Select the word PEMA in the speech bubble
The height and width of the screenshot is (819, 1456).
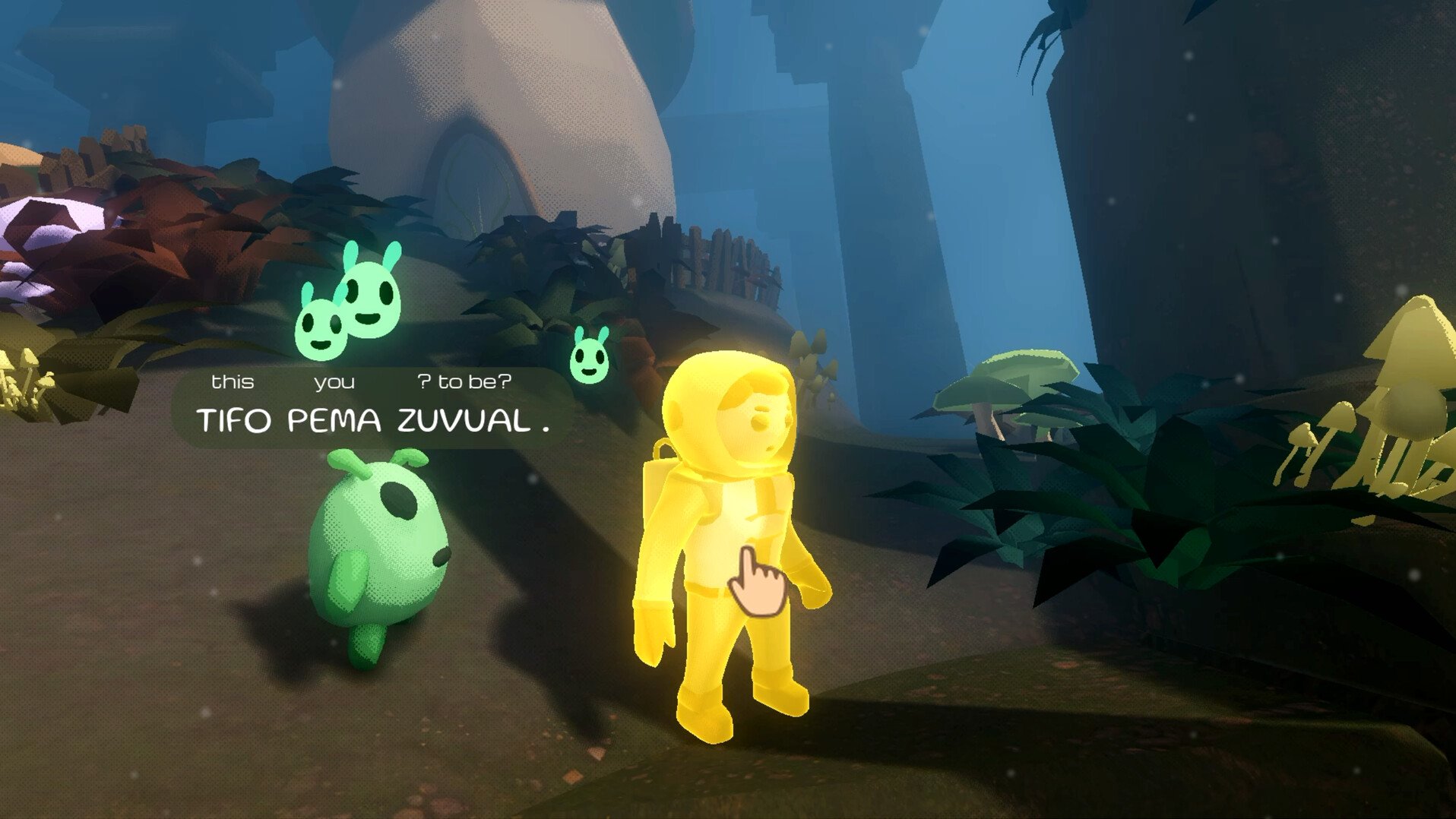click(x=334, y=420)
